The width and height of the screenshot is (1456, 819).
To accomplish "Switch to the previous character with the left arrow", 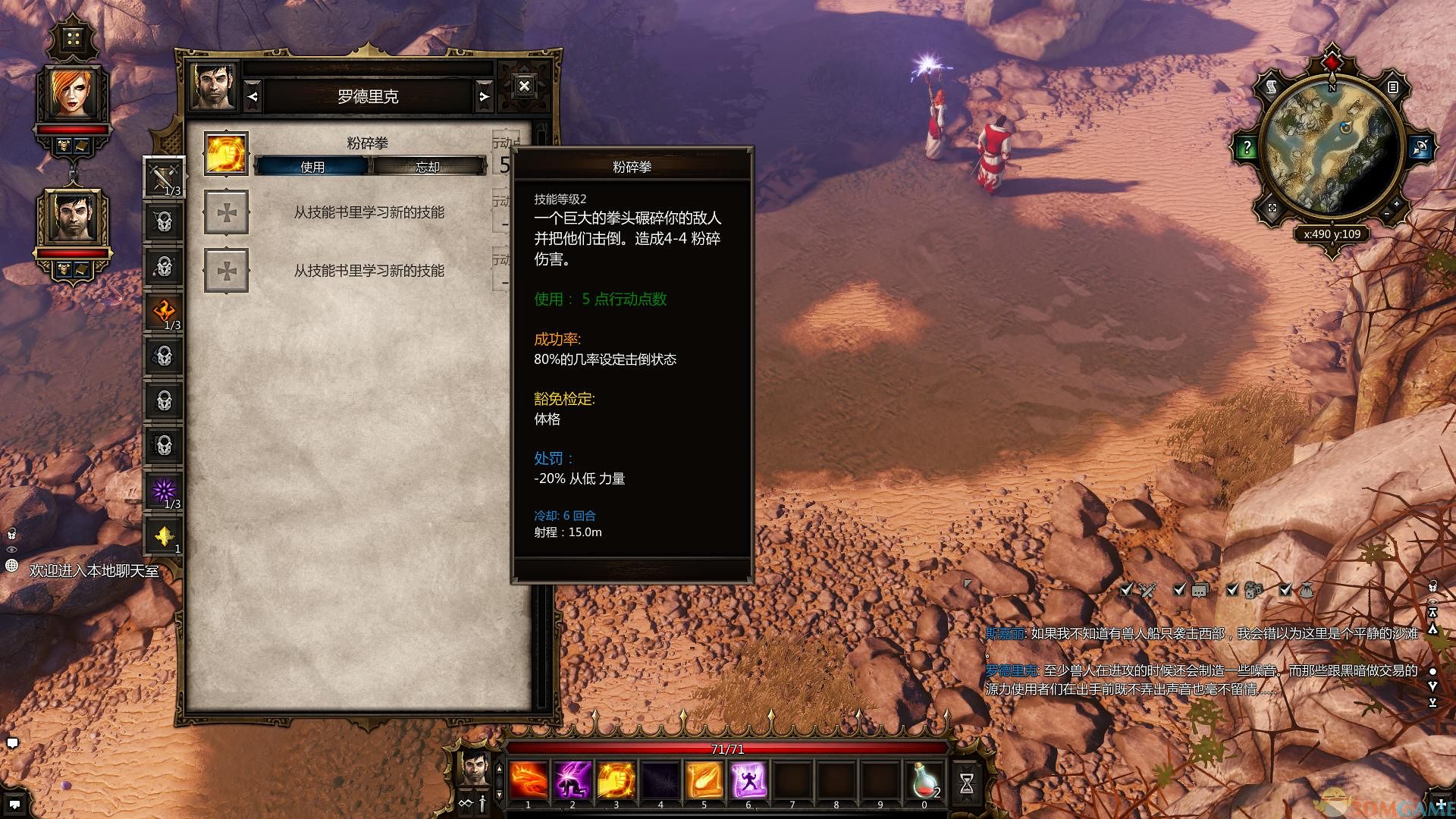I will point(253,96).
